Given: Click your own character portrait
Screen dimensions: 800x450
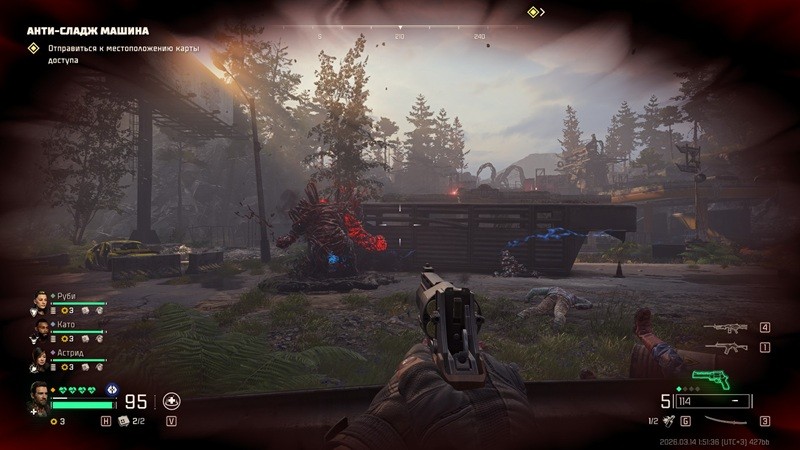Looking at the screenshot, I should (38, 395).
